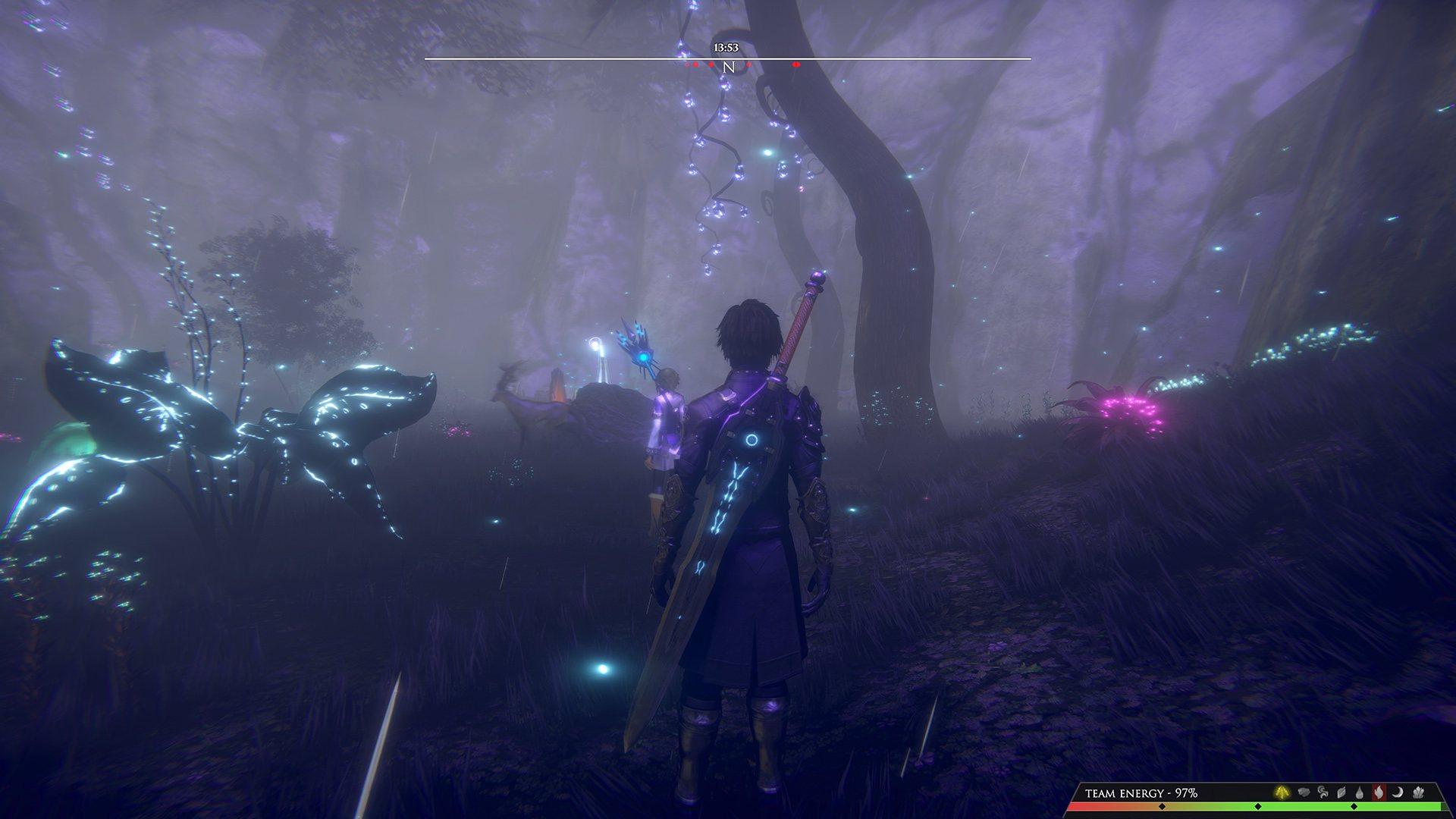The height and width of the screenshot is (819, 1456).
Task: Toggle the leftmost red enemy blip on compass
Action: pyautogui.click(x=687, y=64)
